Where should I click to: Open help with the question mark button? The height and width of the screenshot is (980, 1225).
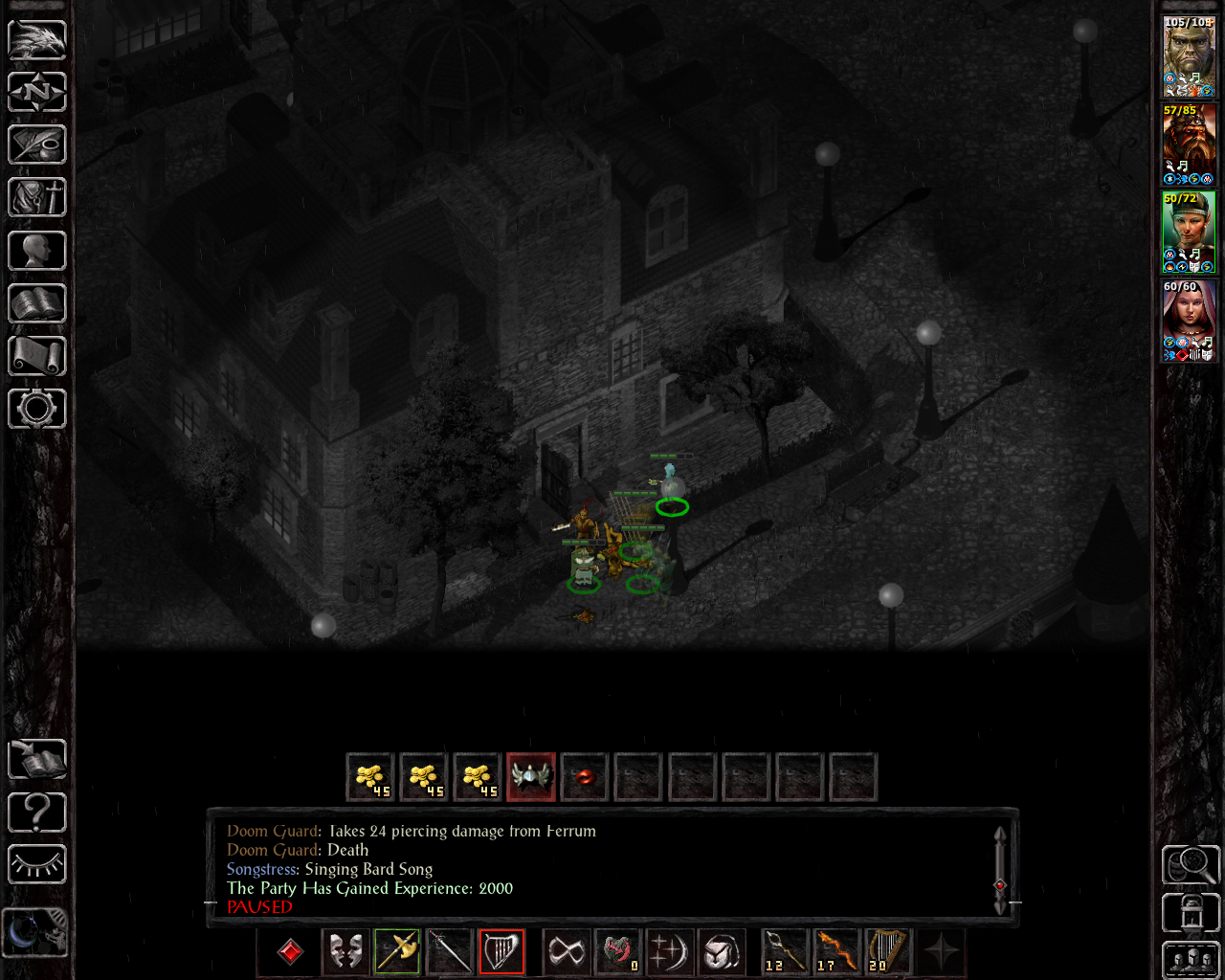pyautogui.click(x=36, y=812)
